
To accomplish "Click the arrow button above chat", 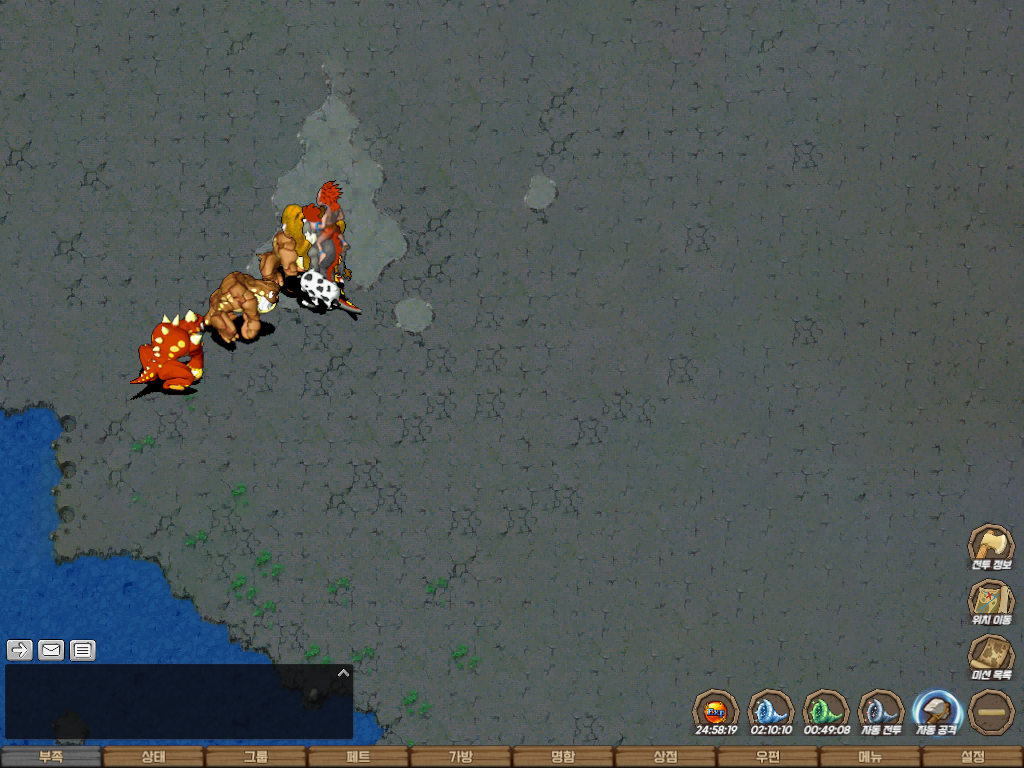I will pos(20,650).
